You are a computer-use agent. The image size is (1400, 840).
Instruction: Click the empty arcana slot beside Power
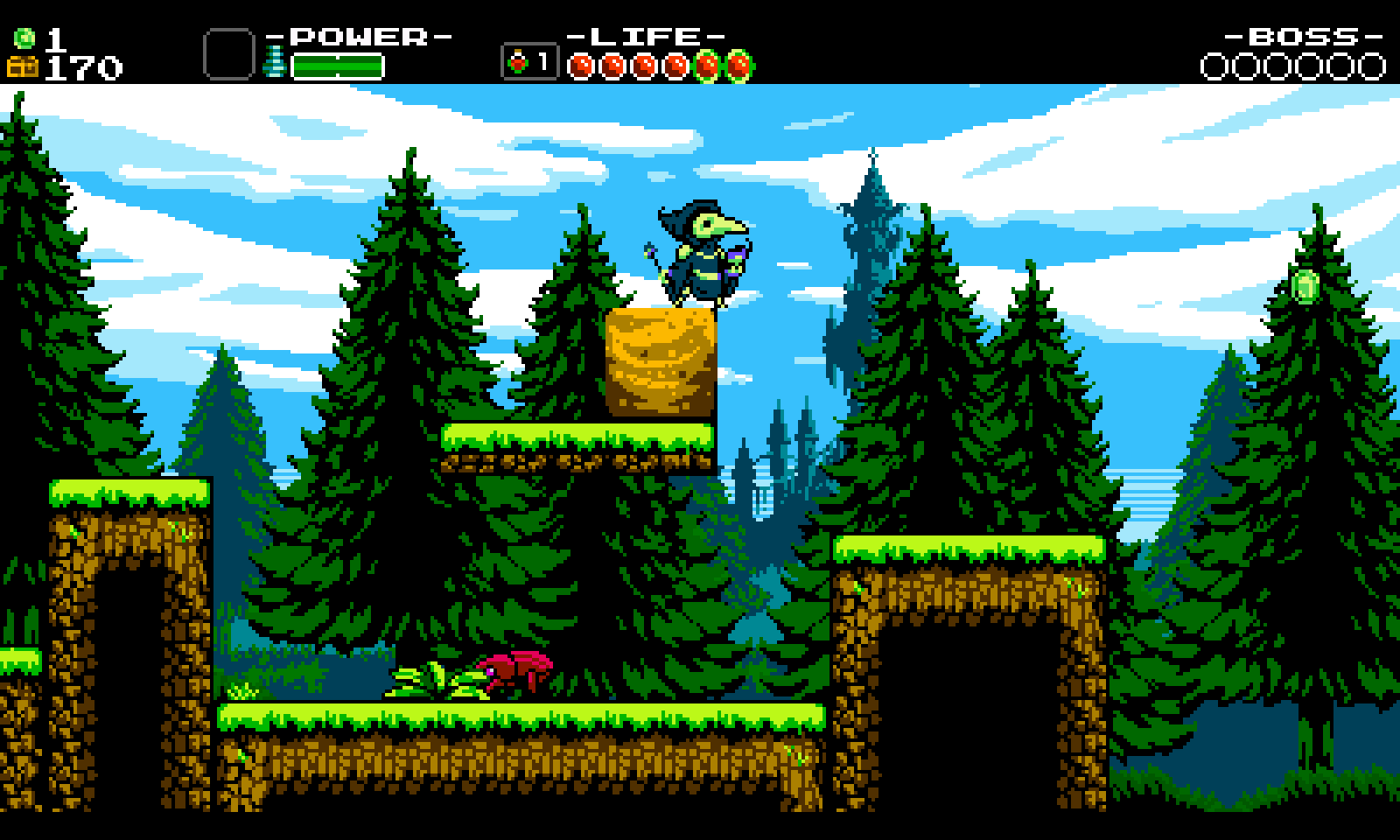tap(229, 54)
